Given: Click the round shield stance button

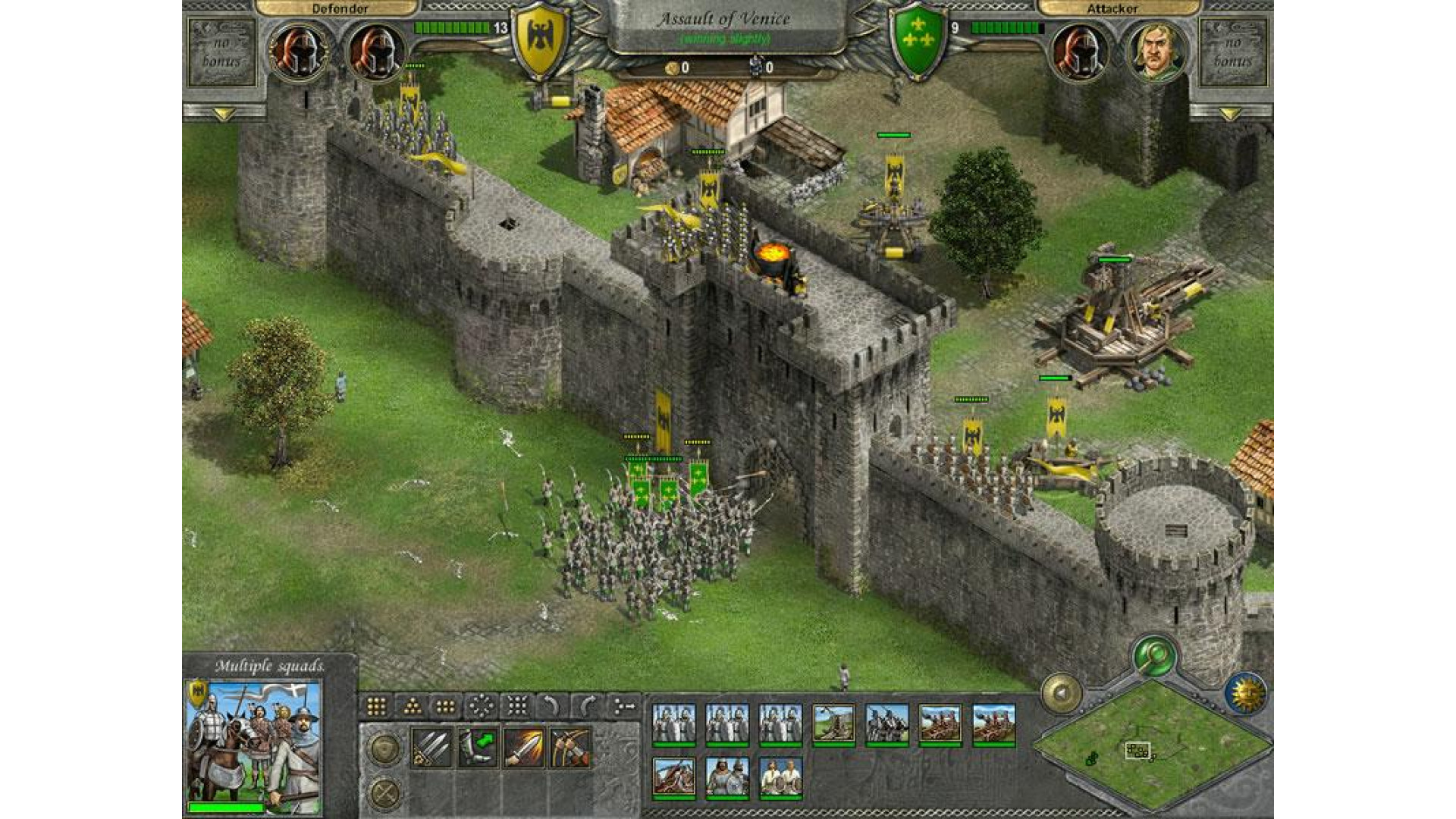Looking at the screenshot, I should (385, 749).
